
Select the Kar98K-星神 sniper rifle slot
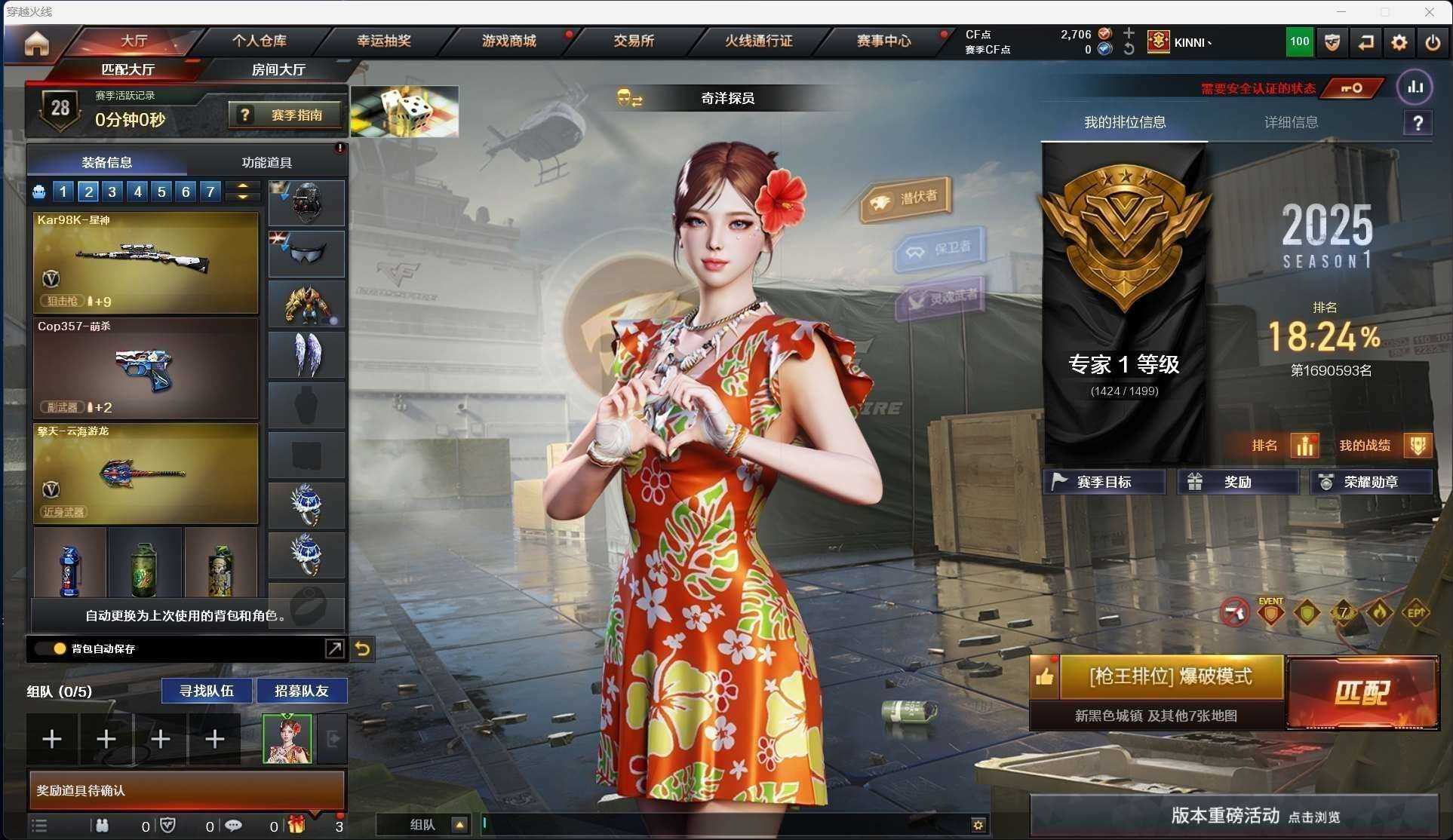[146, 262]
